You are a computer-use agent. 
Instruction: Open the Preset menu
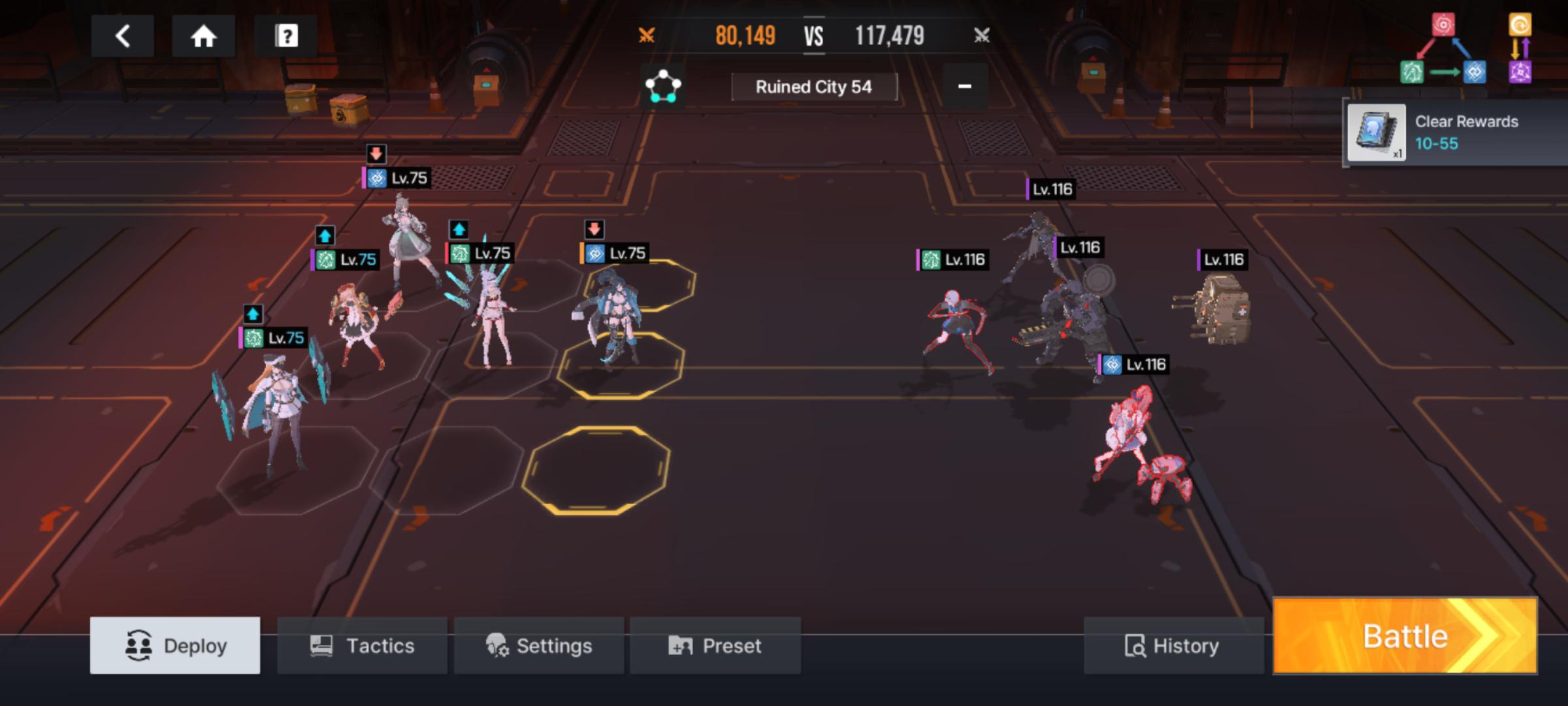(715, 645)
